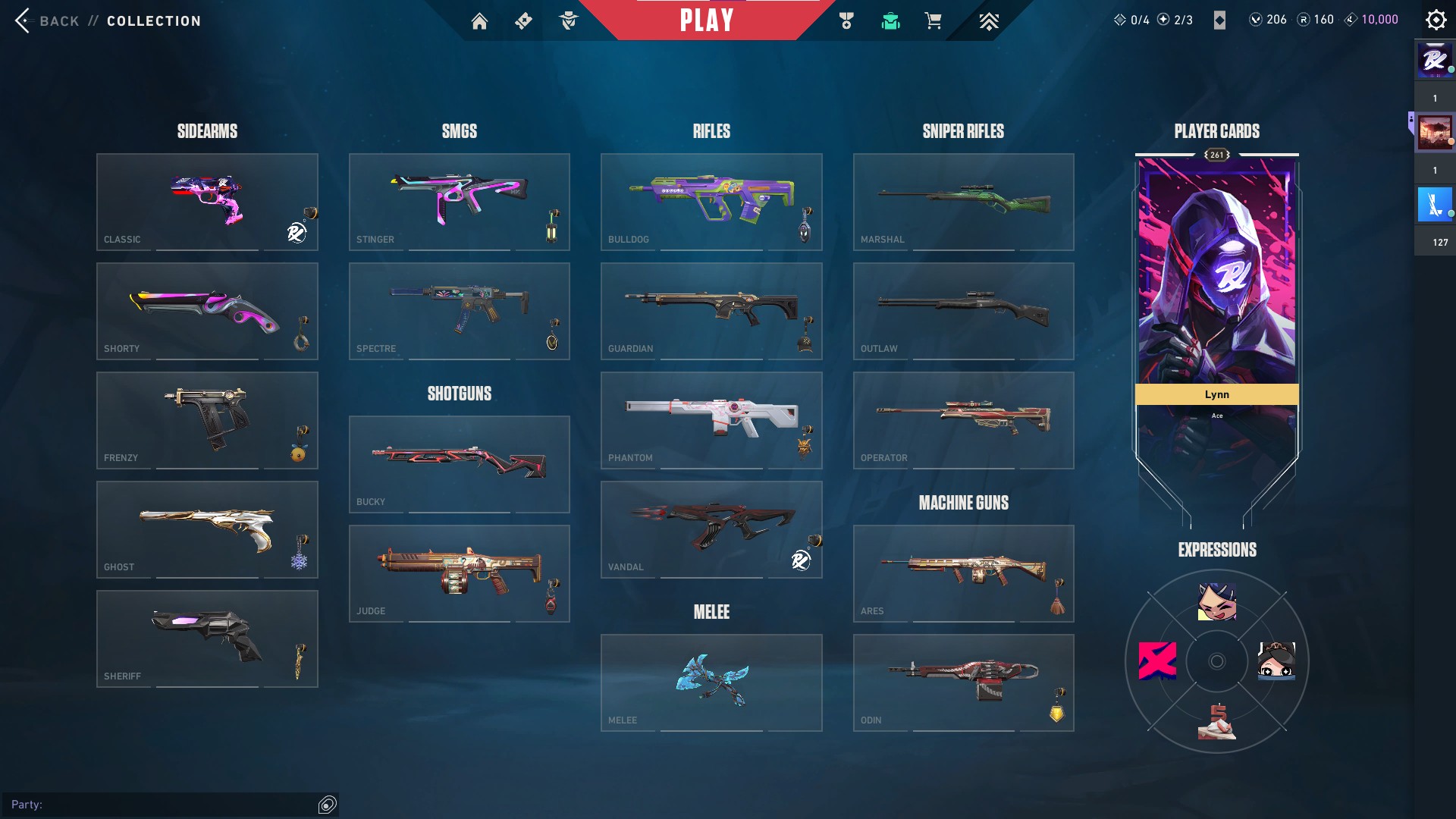Open the Ghost skin slot

click(x=207, y=529)
